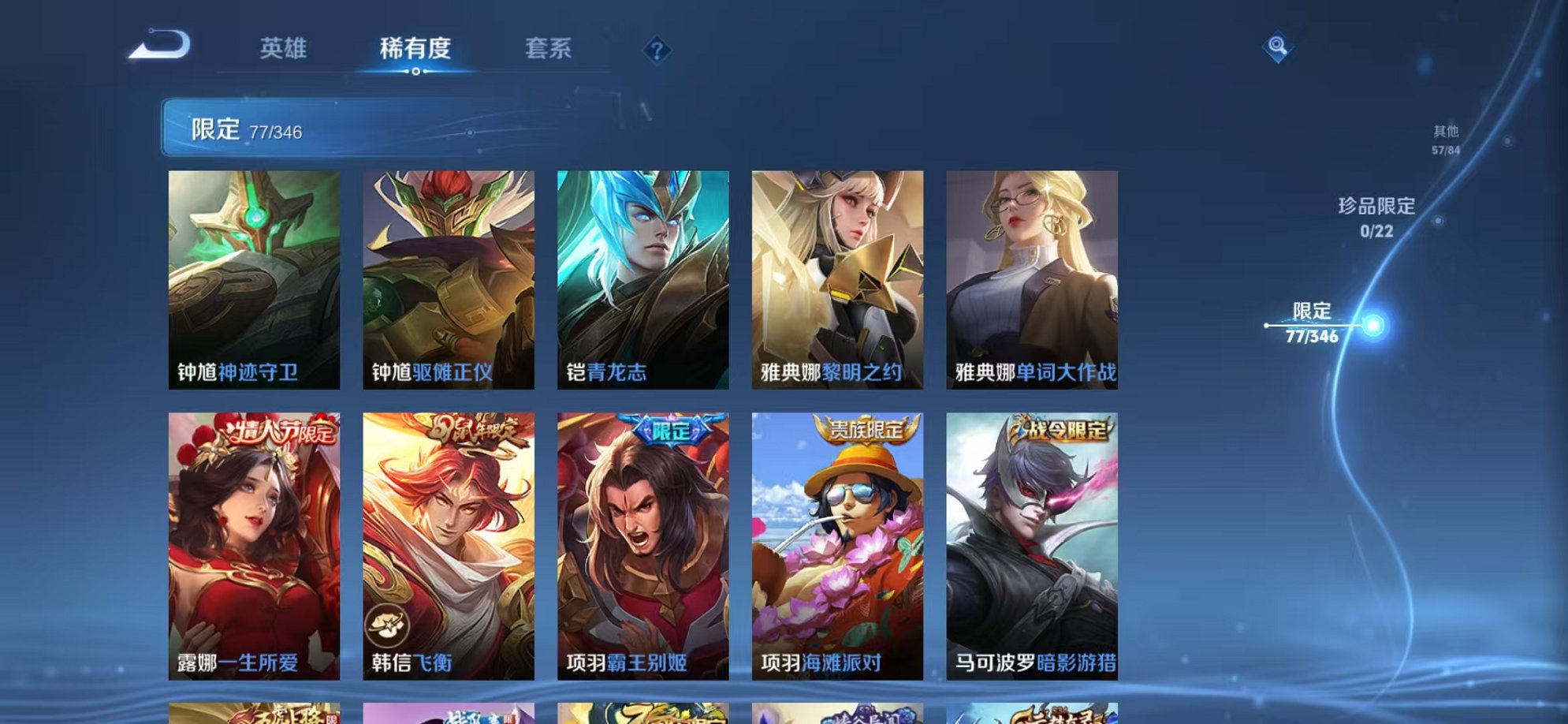Switch to the 英雄 tab
Image resolution: width=1568 pixels, height=724 pixels.
click(x=284, y=49)
